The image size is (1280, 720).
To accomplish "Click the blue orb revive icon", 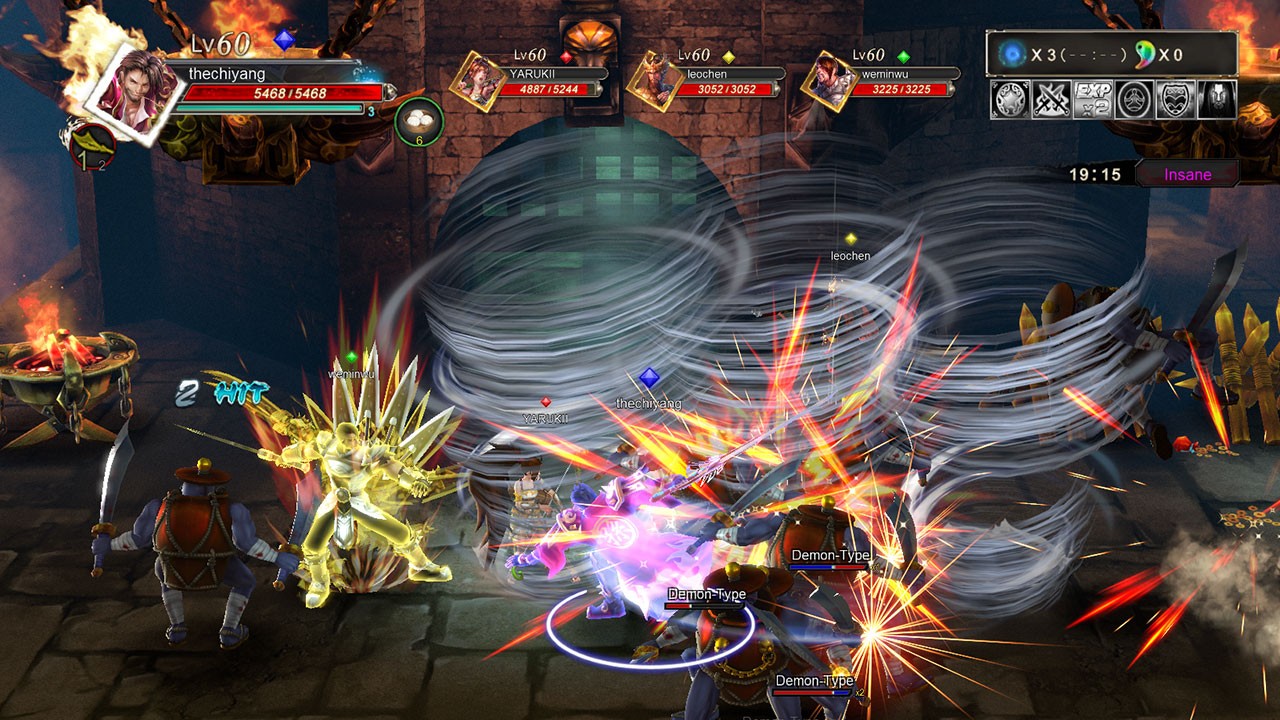I will pyautogui.click(x=1011, y=53).
